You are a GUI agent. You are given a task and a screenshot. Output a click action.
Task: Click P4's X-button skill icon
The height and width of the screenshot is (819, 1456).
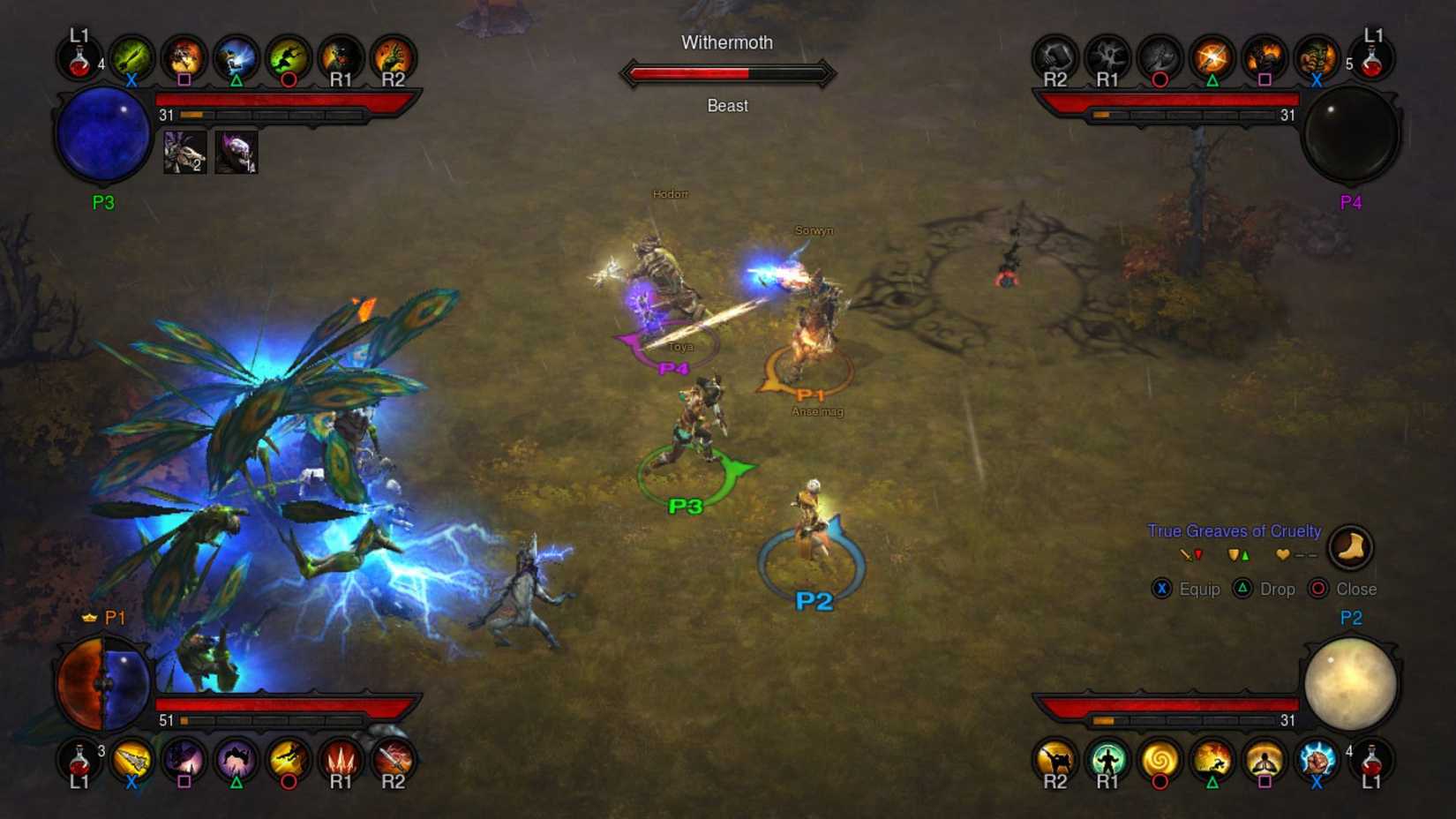tap(1317, 56)
